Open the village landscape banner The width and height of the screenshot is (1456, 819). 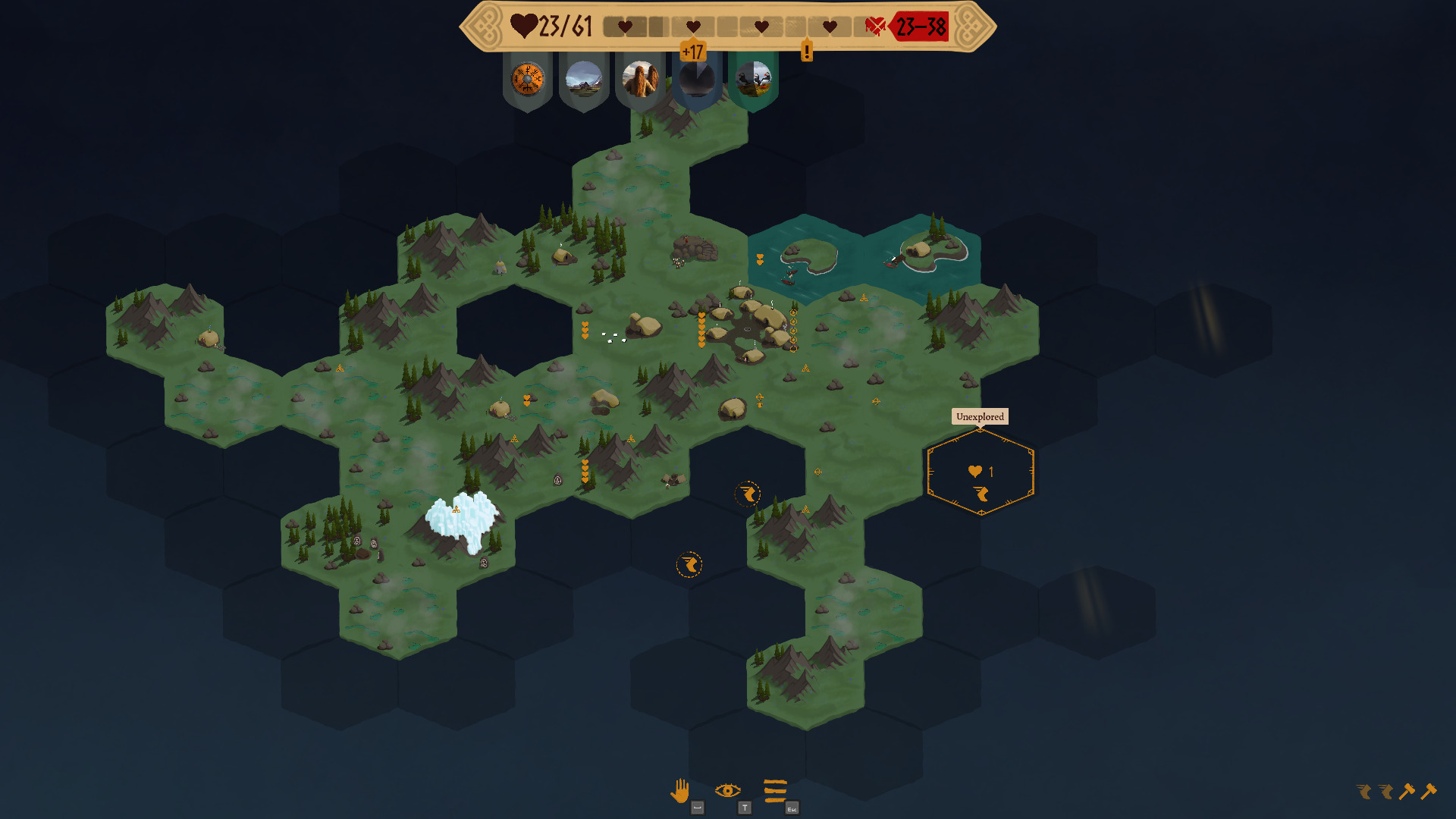click(584, 79)
